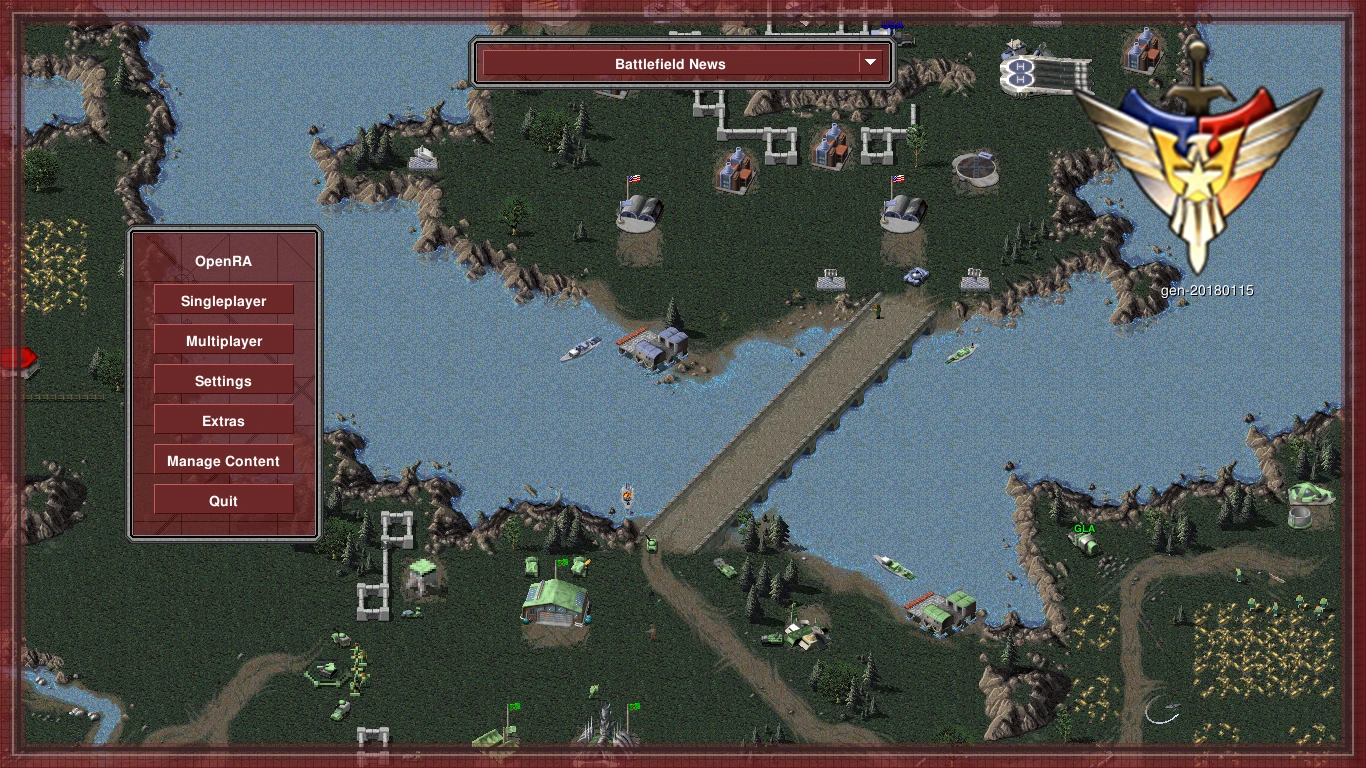This screenshot has width=1366, height=768.
Task: Choose the Multiplayer option
Action: [223, 341]
